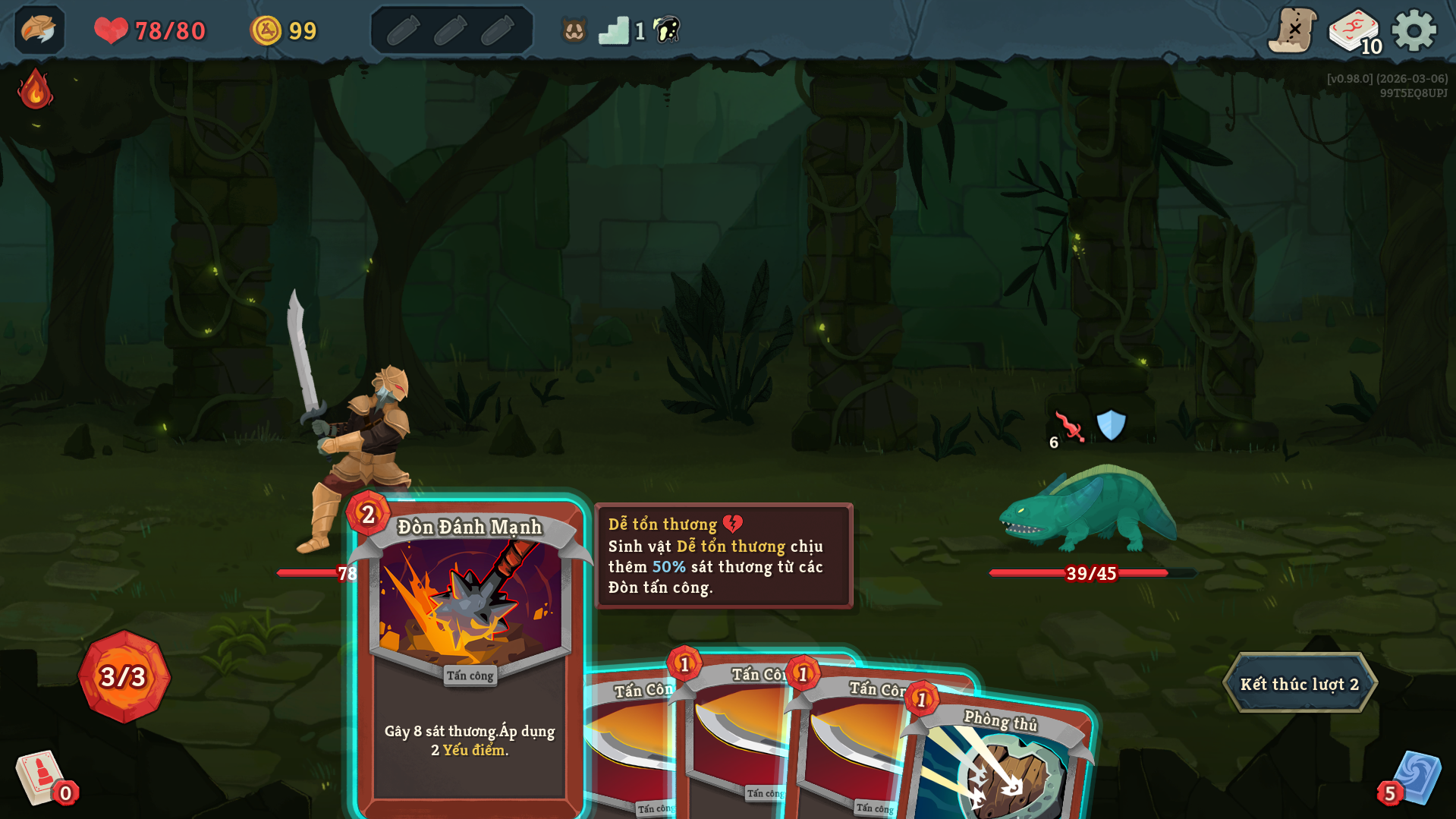End the turn with Kết thúc lượt
The width and height of the screenshot is (1456, 819).
tap(1299, 683)
